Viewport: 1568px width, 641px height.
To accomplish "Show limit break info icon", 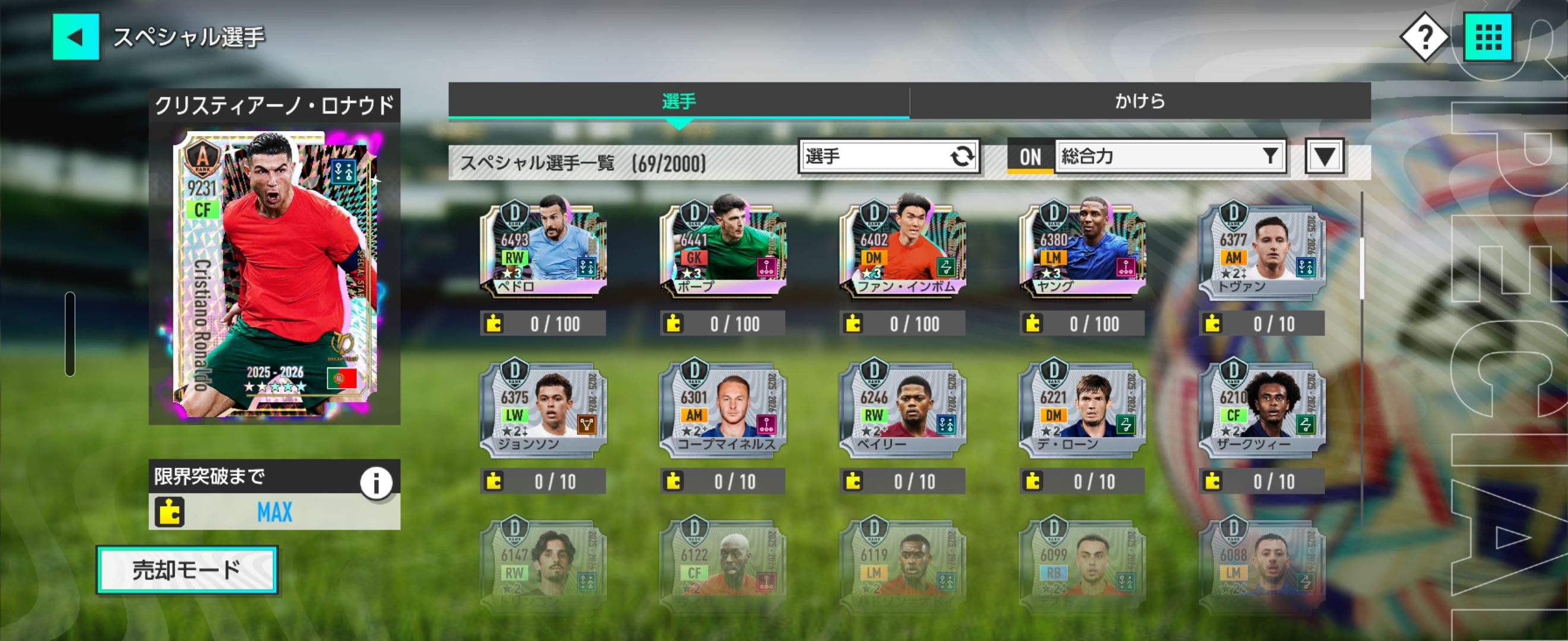I will (x=375, y=483).
